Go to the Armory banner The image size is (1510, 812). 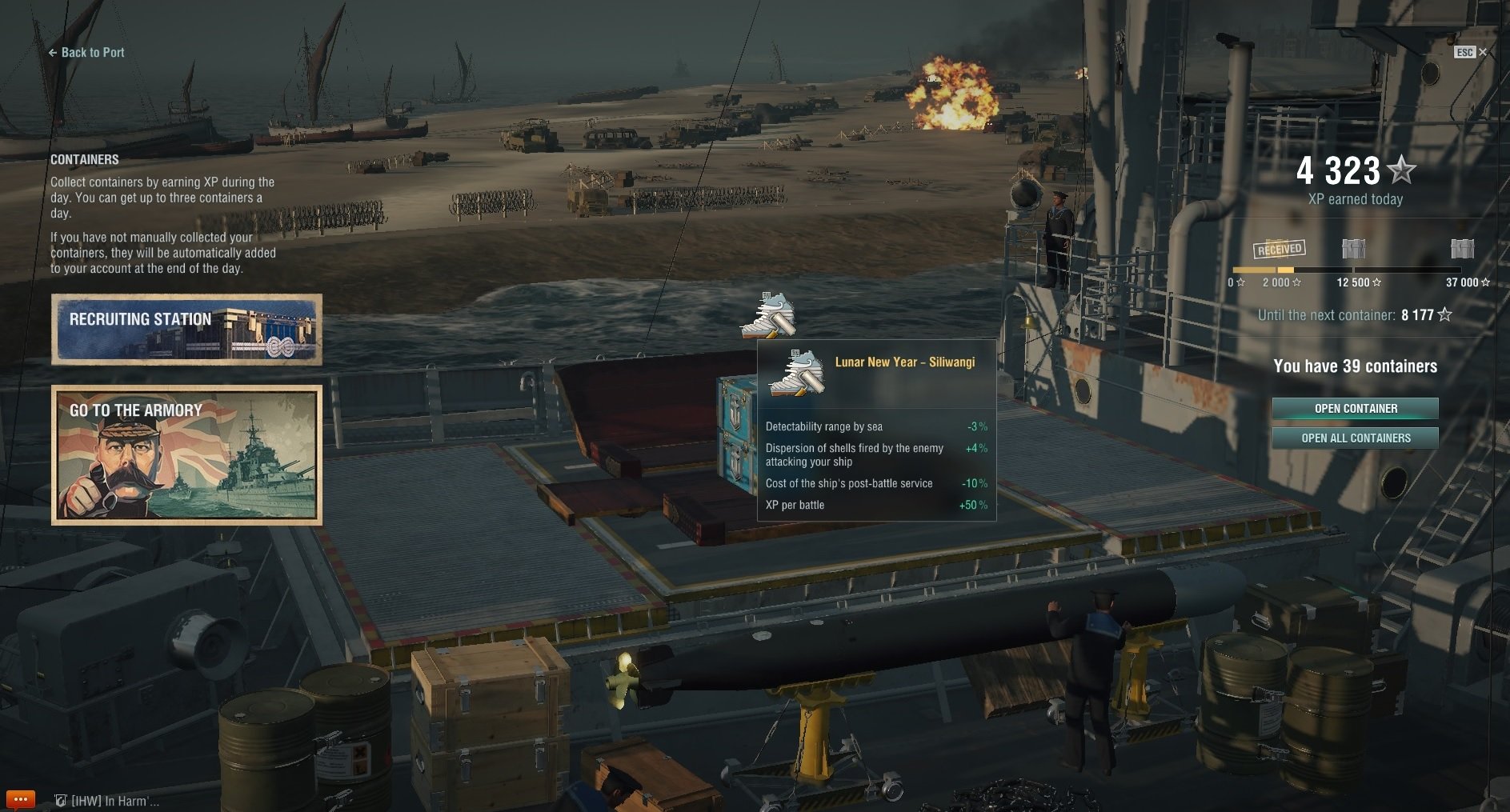tap(186, 454)
